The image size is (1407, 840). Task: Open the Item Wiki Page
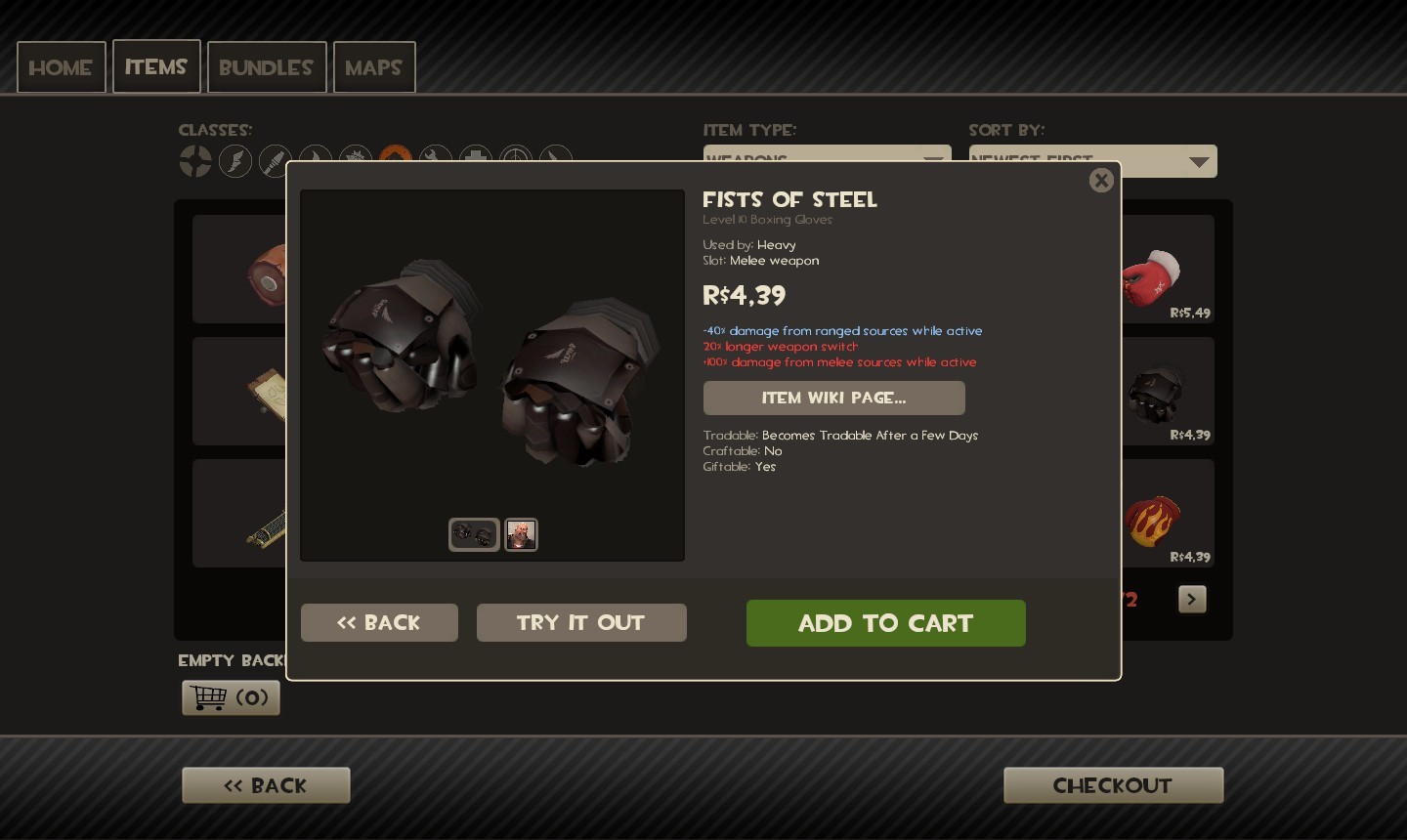(833, 398)
